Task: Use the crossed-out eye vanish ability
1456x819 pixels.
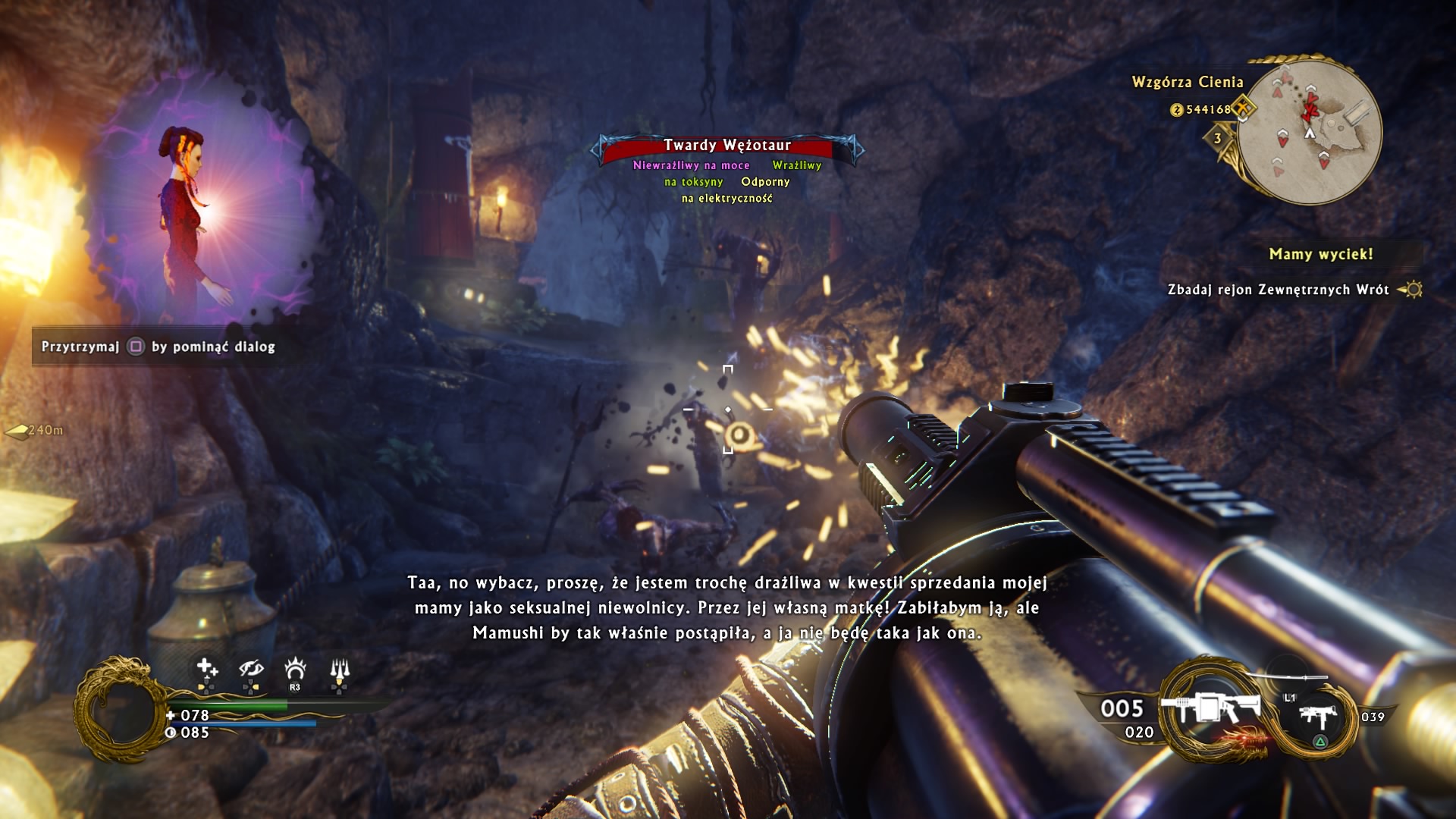Action: pos(251,668)
